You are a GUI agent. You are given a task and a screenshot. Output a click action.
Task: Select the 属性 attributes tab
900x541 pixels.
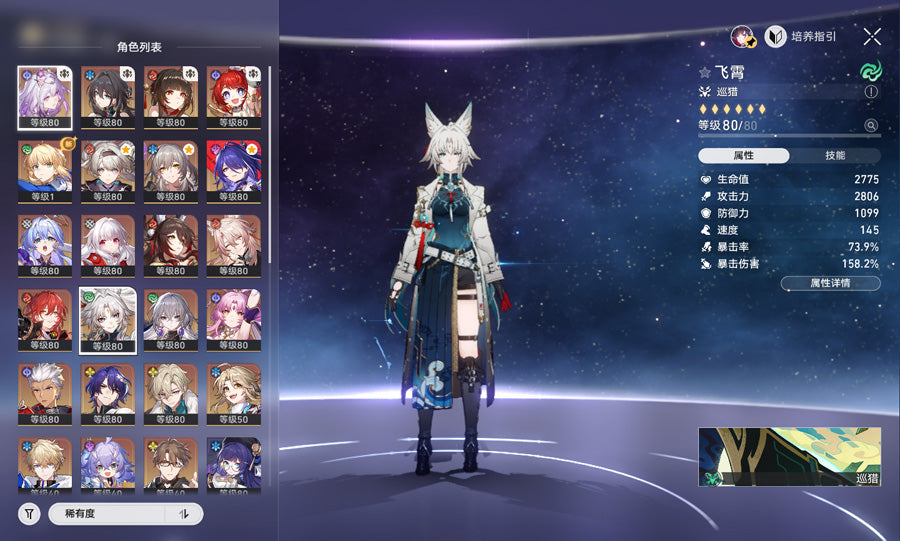743,156
